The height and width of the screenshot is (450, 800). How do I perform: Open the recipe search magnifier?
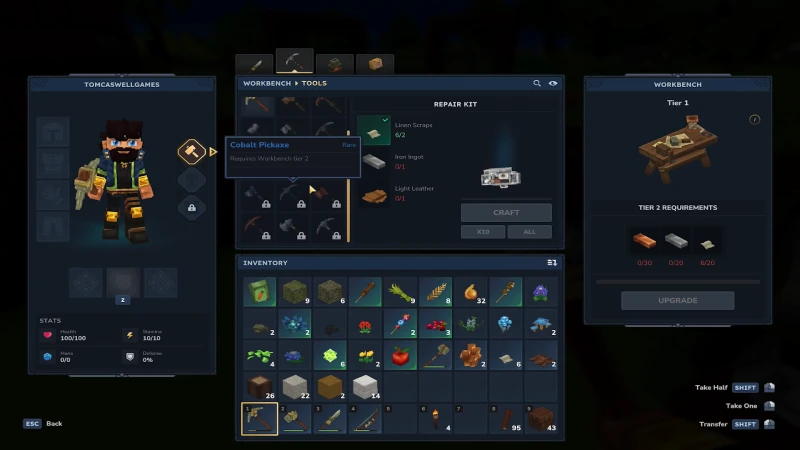[537, 84]
